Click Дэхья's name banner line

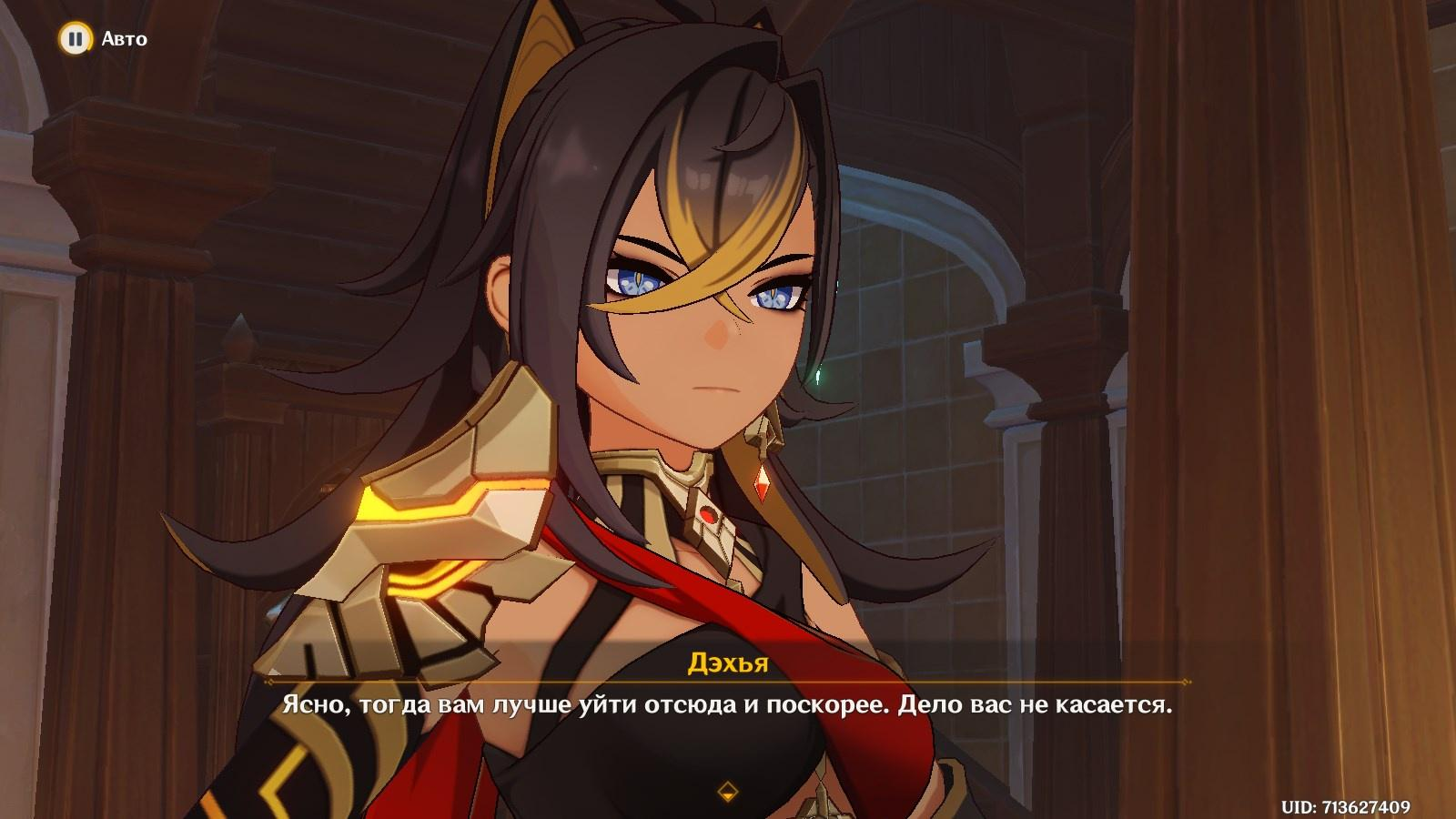click(728, 664)
